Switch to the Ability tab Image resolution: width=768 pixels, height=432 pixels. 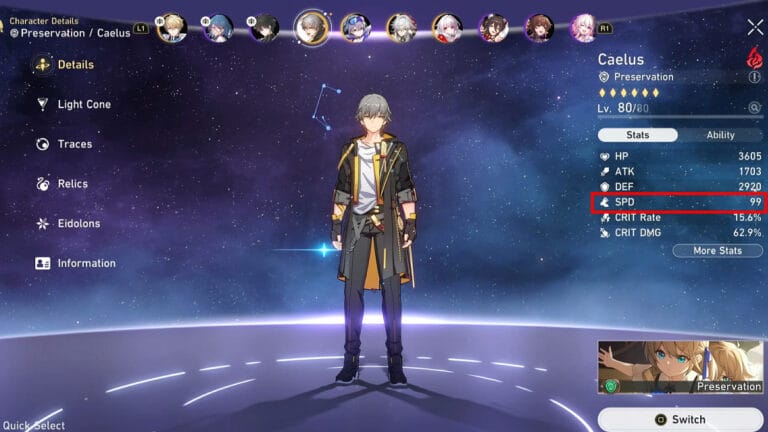[720, 135]
